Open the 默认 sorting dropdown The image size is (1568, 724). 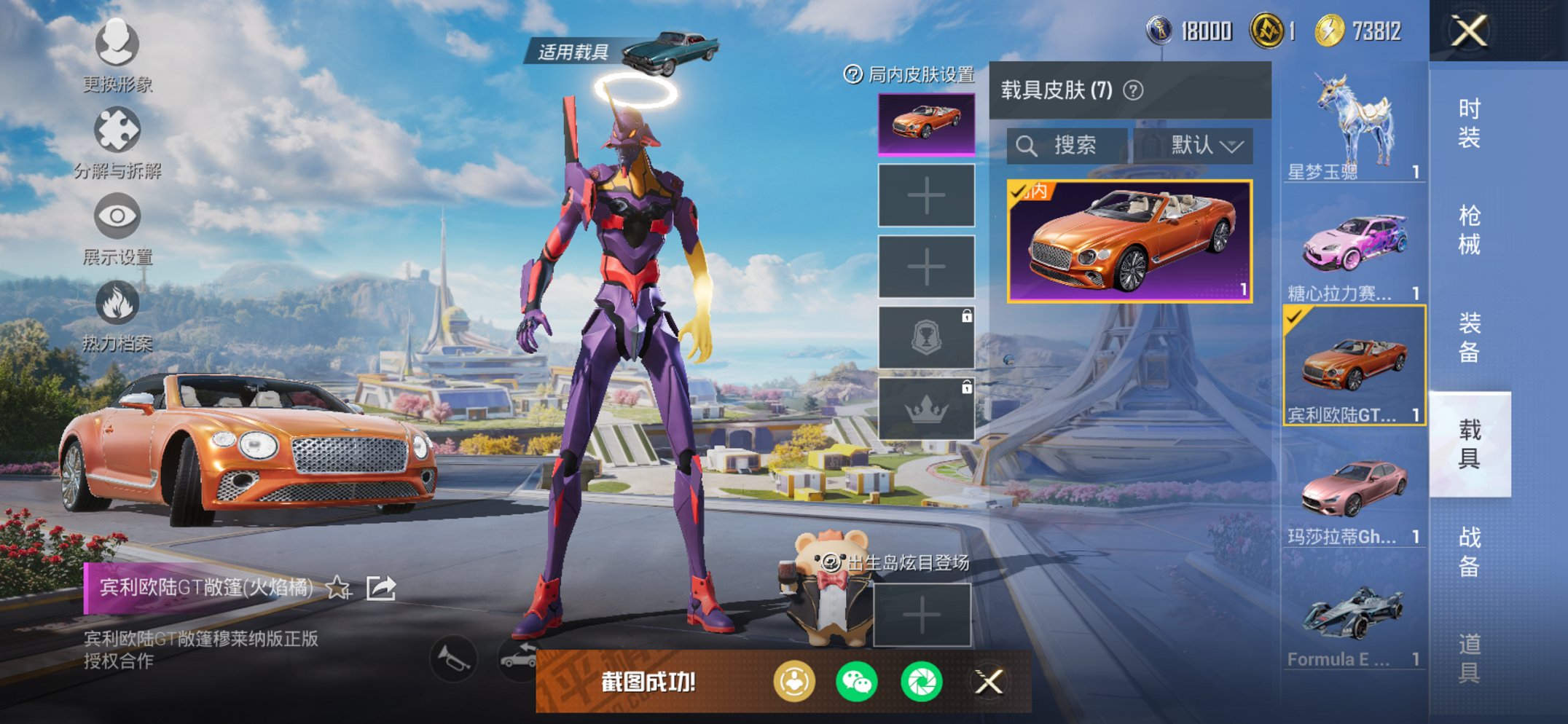(1202, 145)
